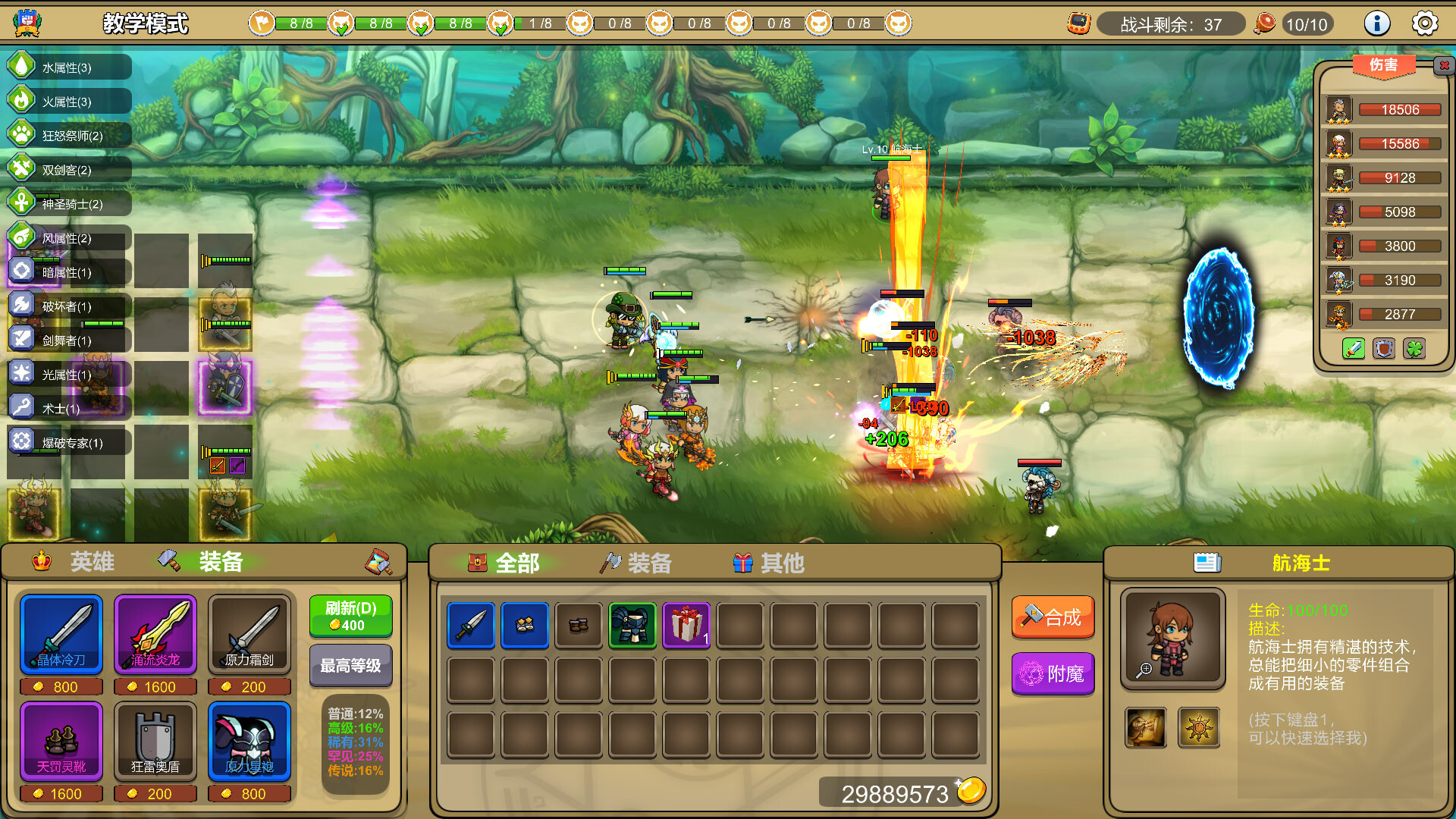Switch to the 英雄 heroes tab

click(x=74, y=562)
